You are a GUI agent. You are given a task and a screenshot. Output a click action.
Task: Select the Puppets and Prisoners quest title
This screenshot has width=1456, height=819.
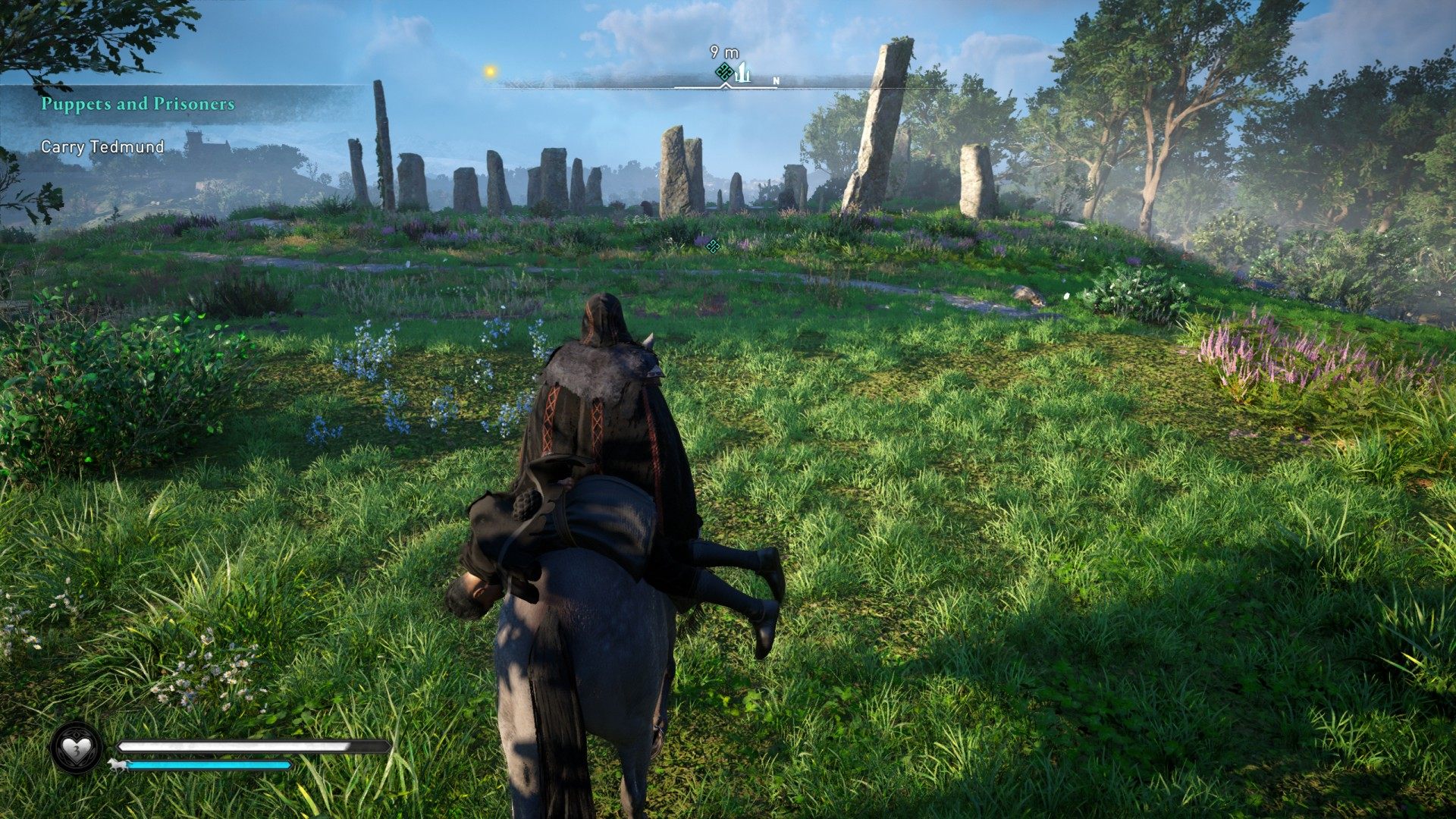point(138,104)
